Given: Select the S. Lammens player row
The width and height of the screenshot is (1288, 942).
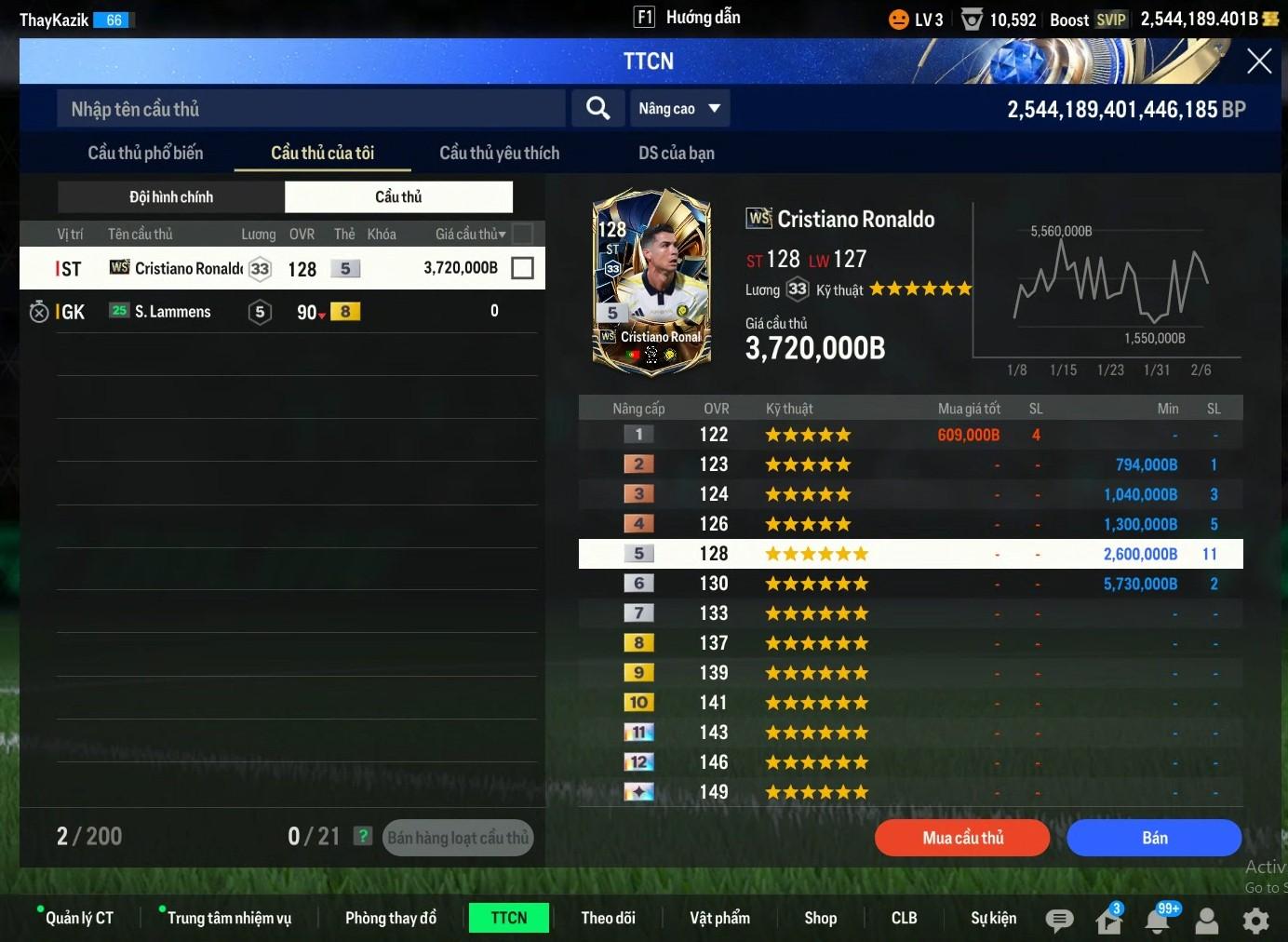Looking at the screenshot, I should click(x=279, y=312).
